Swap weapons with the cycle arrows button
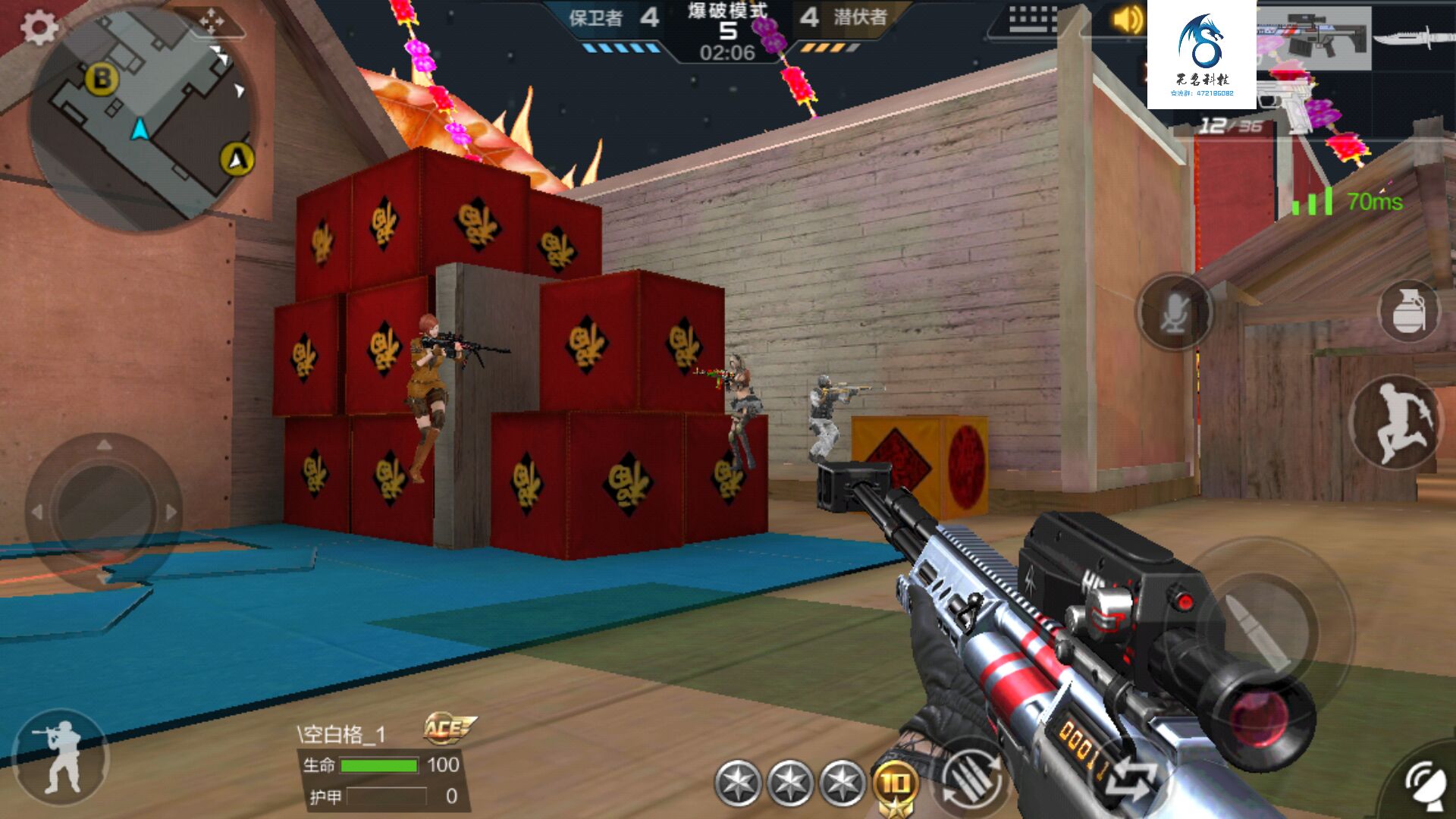 coord(1130,781)
